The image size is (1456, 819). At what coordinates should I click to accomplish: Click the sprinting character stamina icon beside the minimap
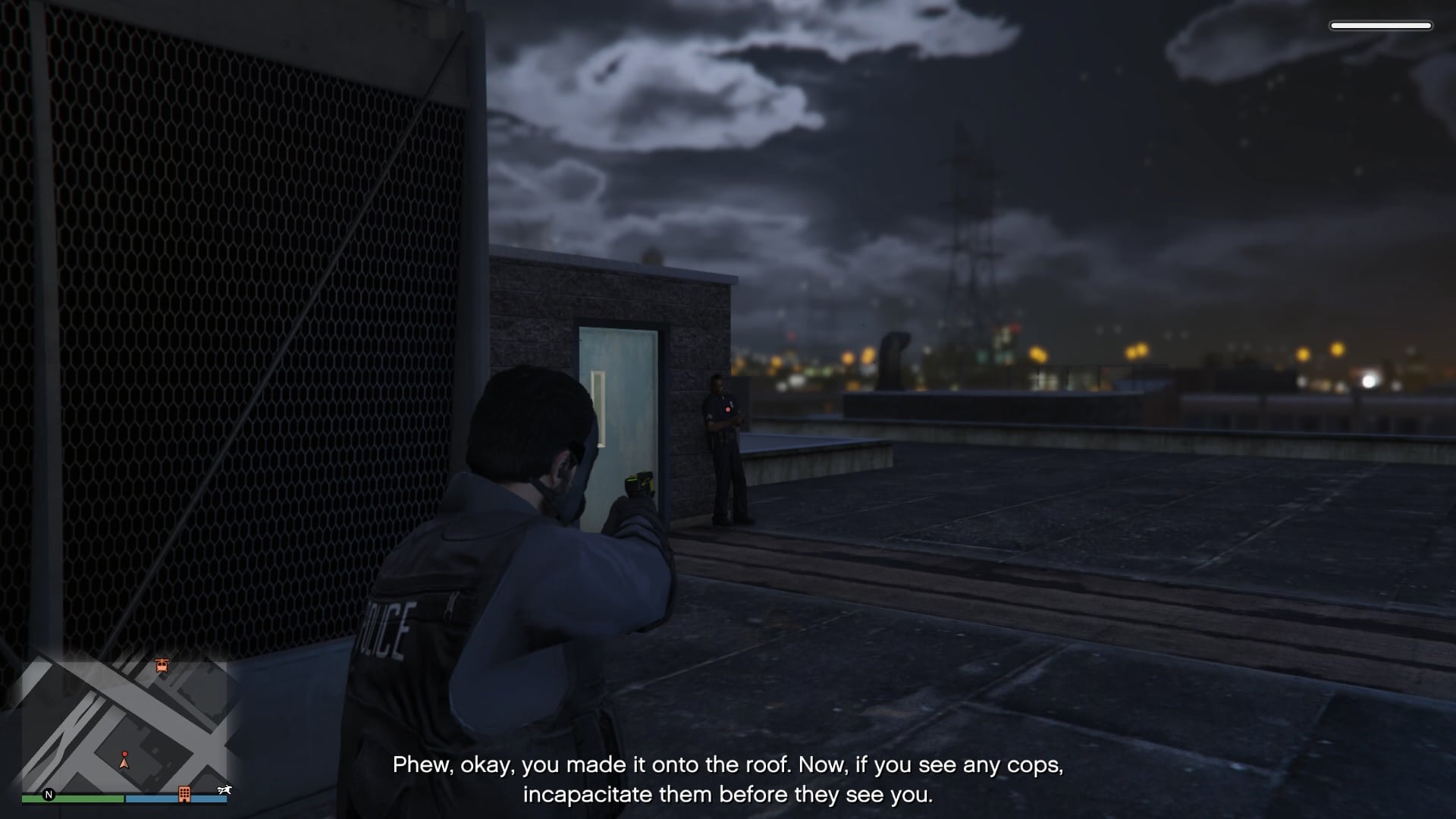[x=224, y=789]
